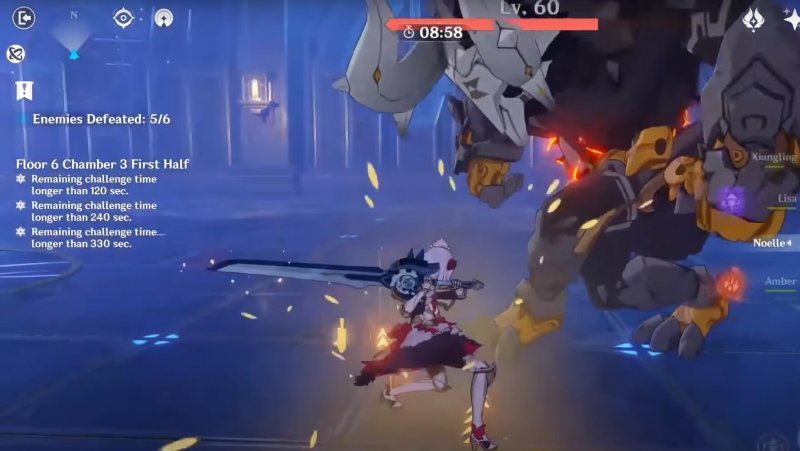Leave the domain using the exit icon
This screenshot has width=800, height=451.
pyautogui.click(x=25, y=17)
